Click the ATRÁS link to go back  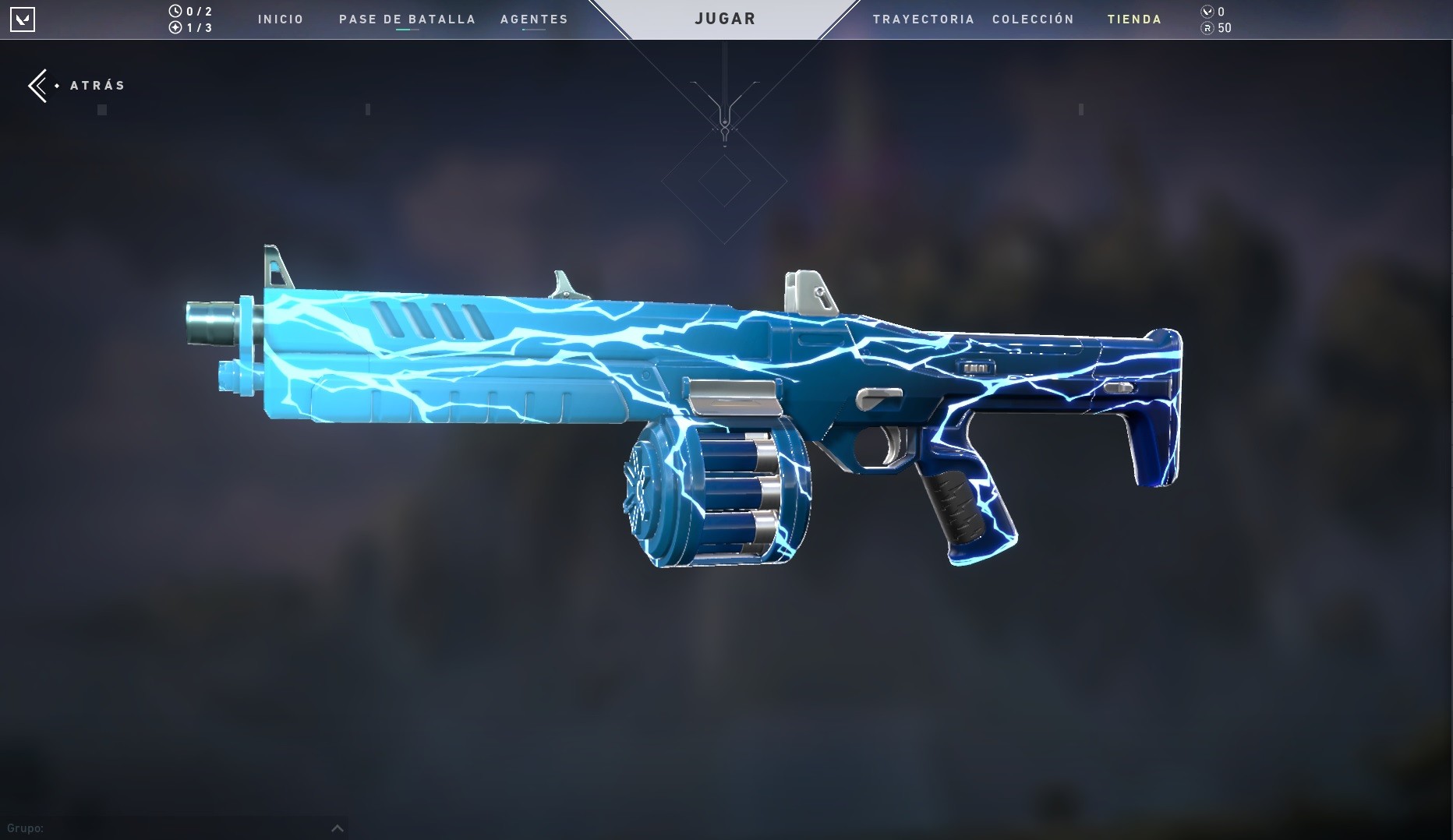coord(97,85)
